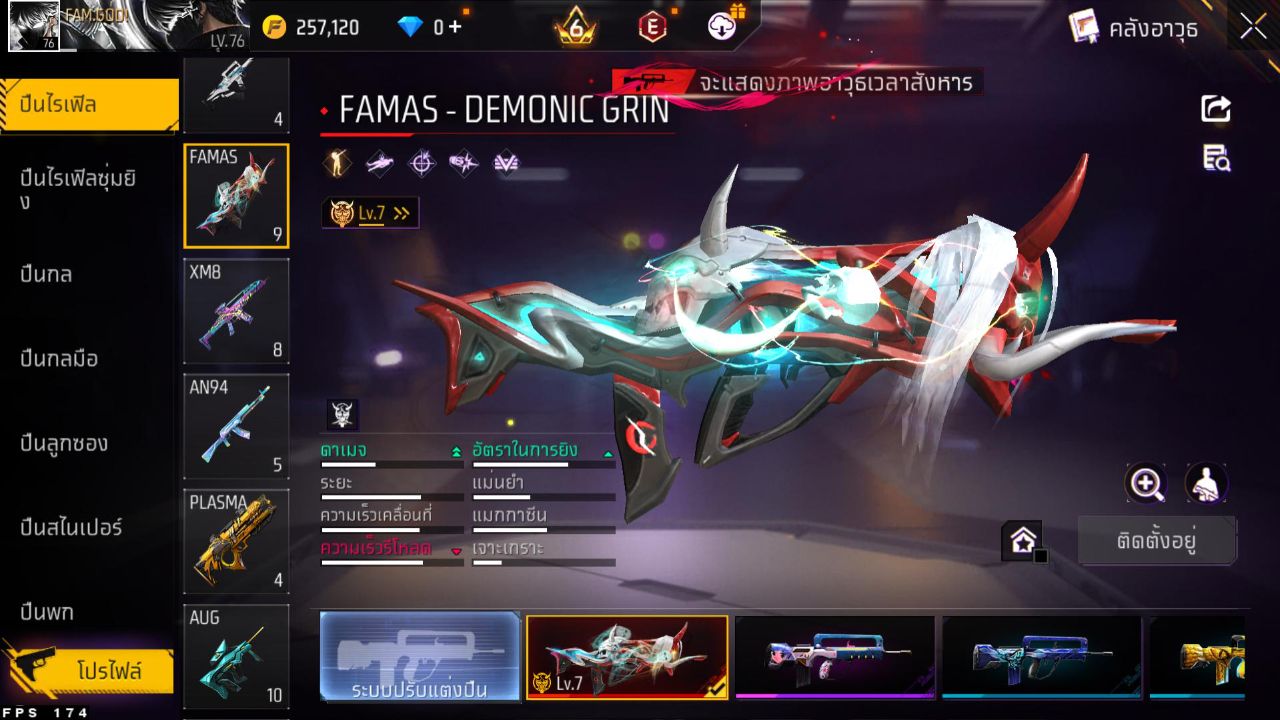Switch to ปืนไรเฟิลซุ่มยิง category
1280x720 pixels.
(78, 189)
